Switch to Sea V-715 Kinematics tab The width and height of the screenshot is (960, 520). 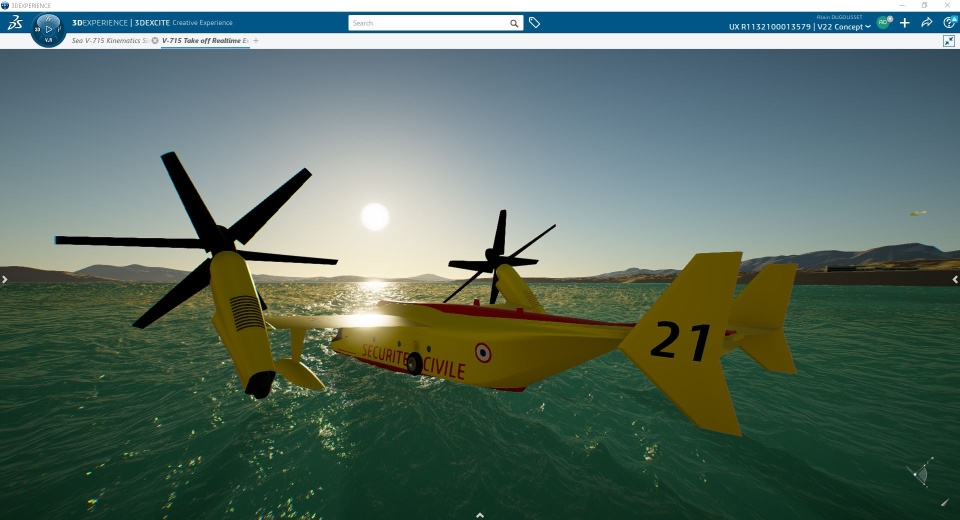[110, 40]
